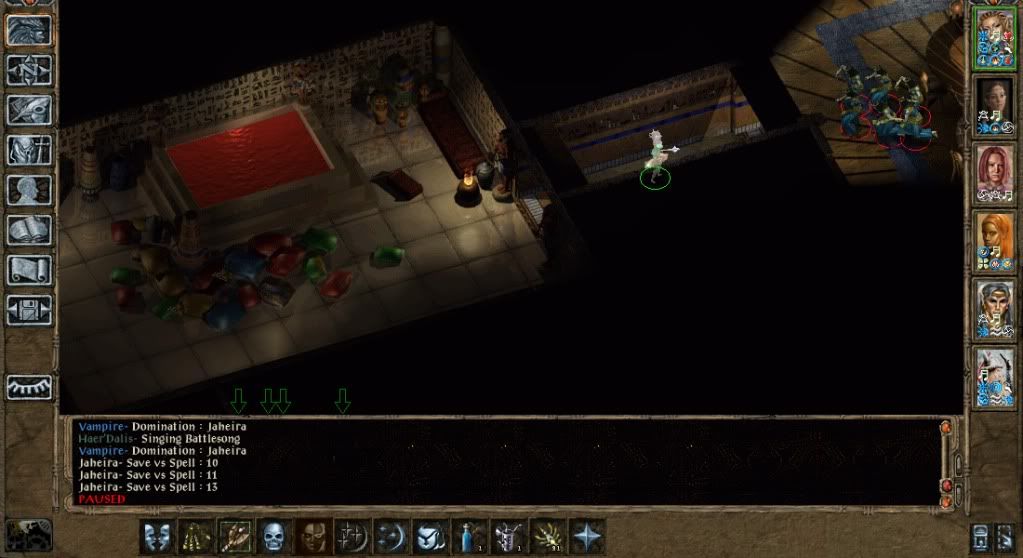Choose the pink-haired character portrait
This screenshot has height=558, width=1023.
(x=994, y=174)
